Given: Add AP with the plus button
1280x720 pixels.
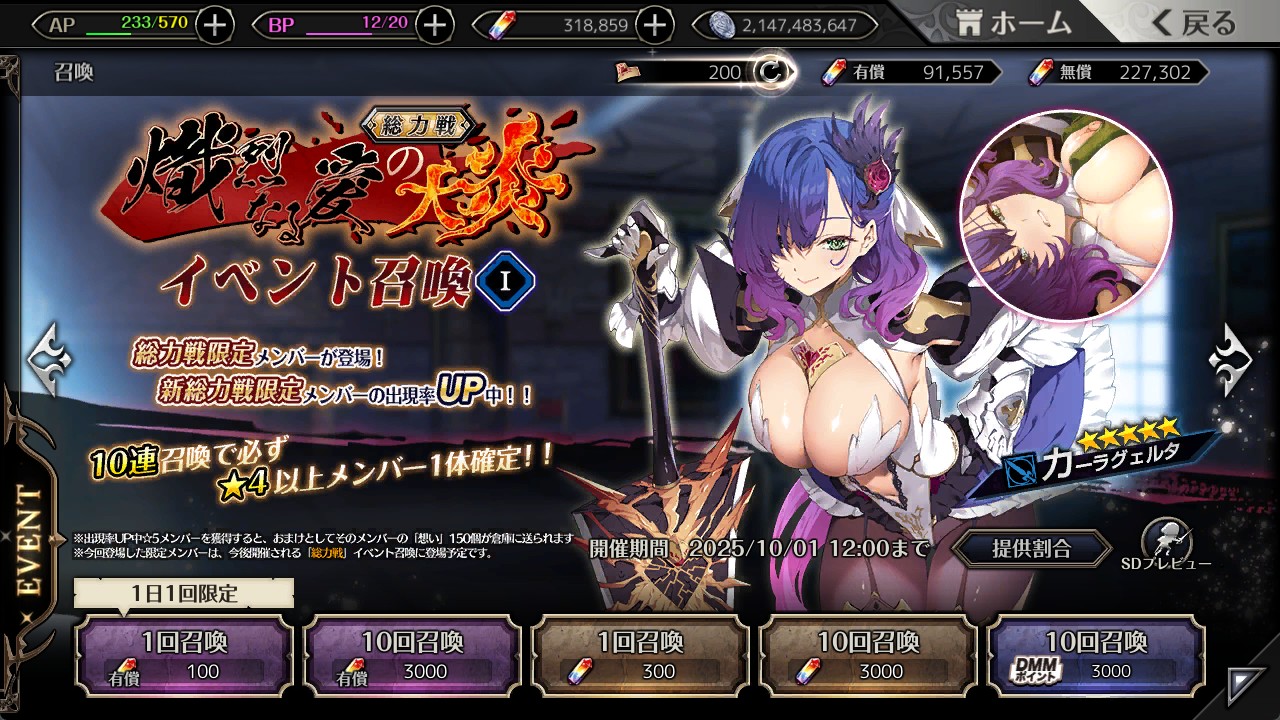Looking at the screenshot, I should click(x=215, y=25).
